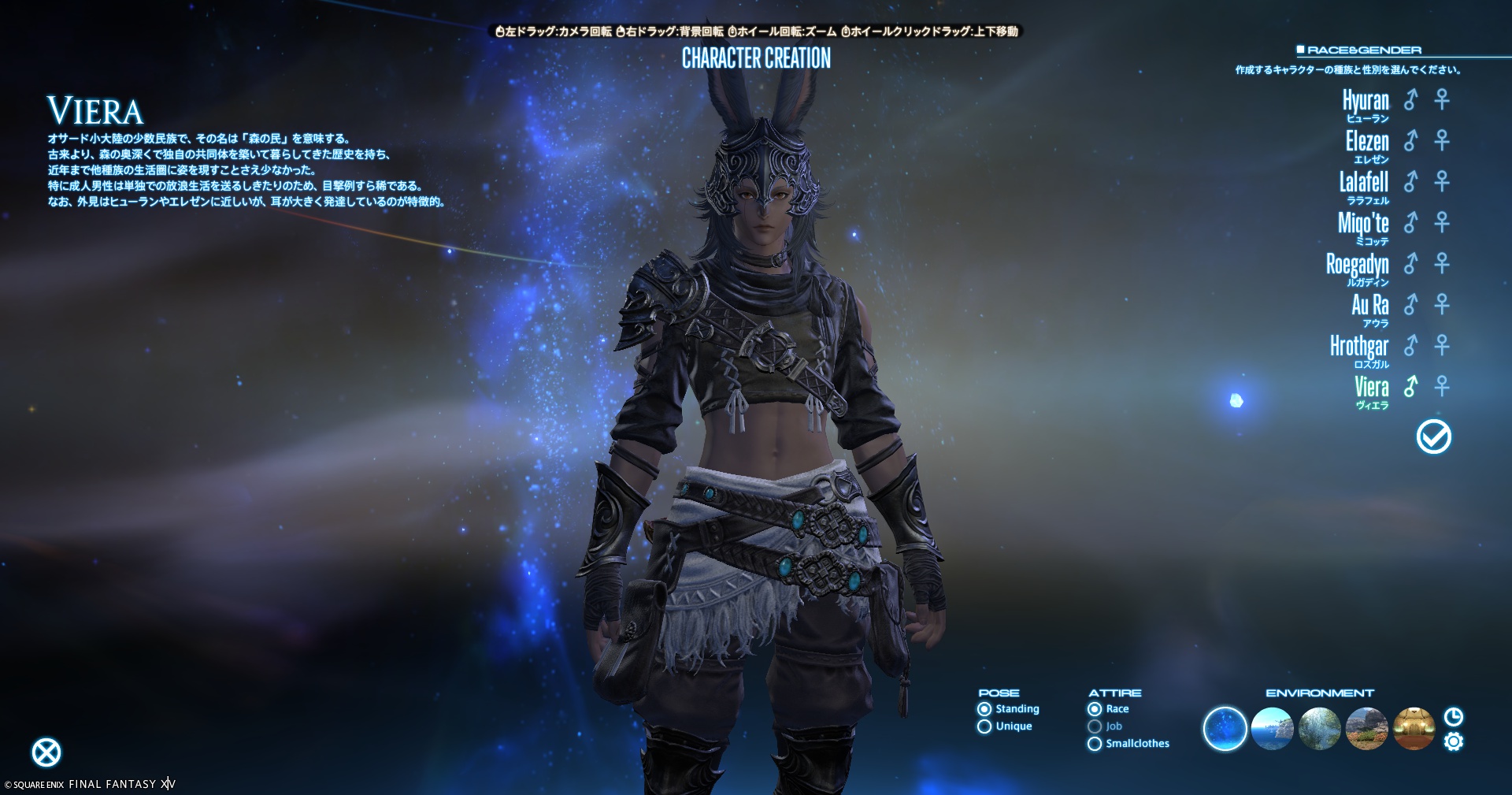Select the starry space environment thumbnail
This screenshot has width=1512, height=795.
(1225, 729)
